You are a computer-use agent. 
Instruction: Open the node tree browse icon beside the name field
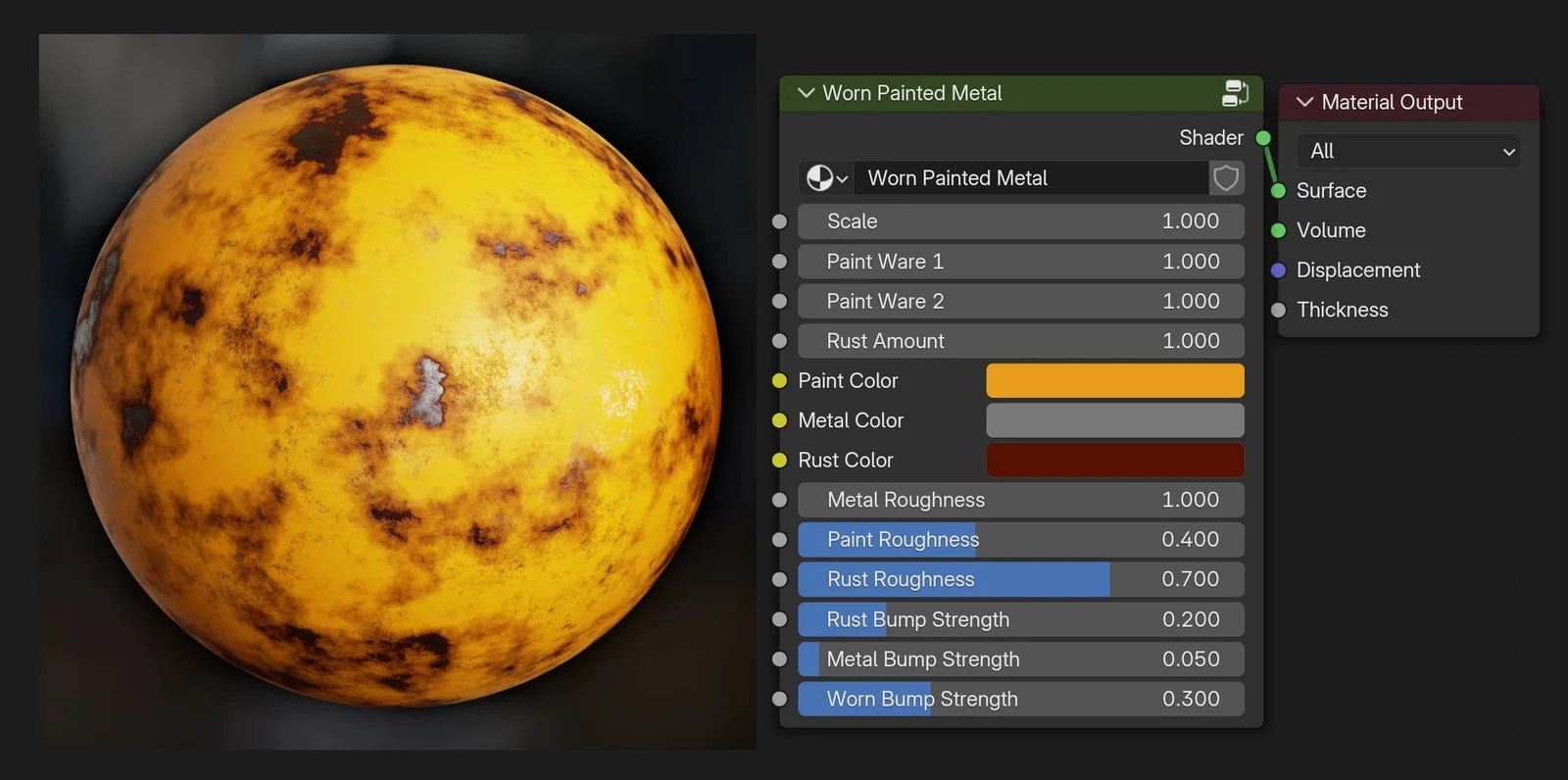coord(826,177)
